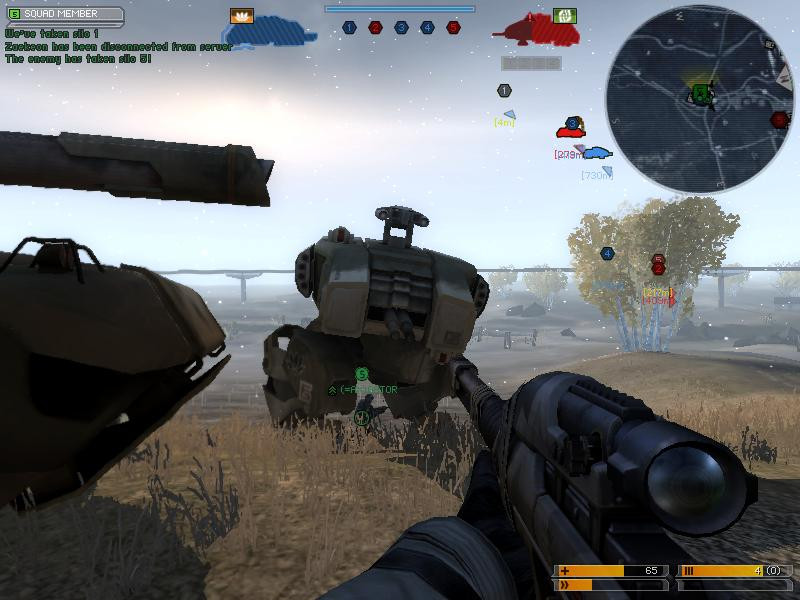Select silo 4 in the top silo row
The width and height of the screenshot is (800, 600).
pyautogui.click(x=427, y=28)
